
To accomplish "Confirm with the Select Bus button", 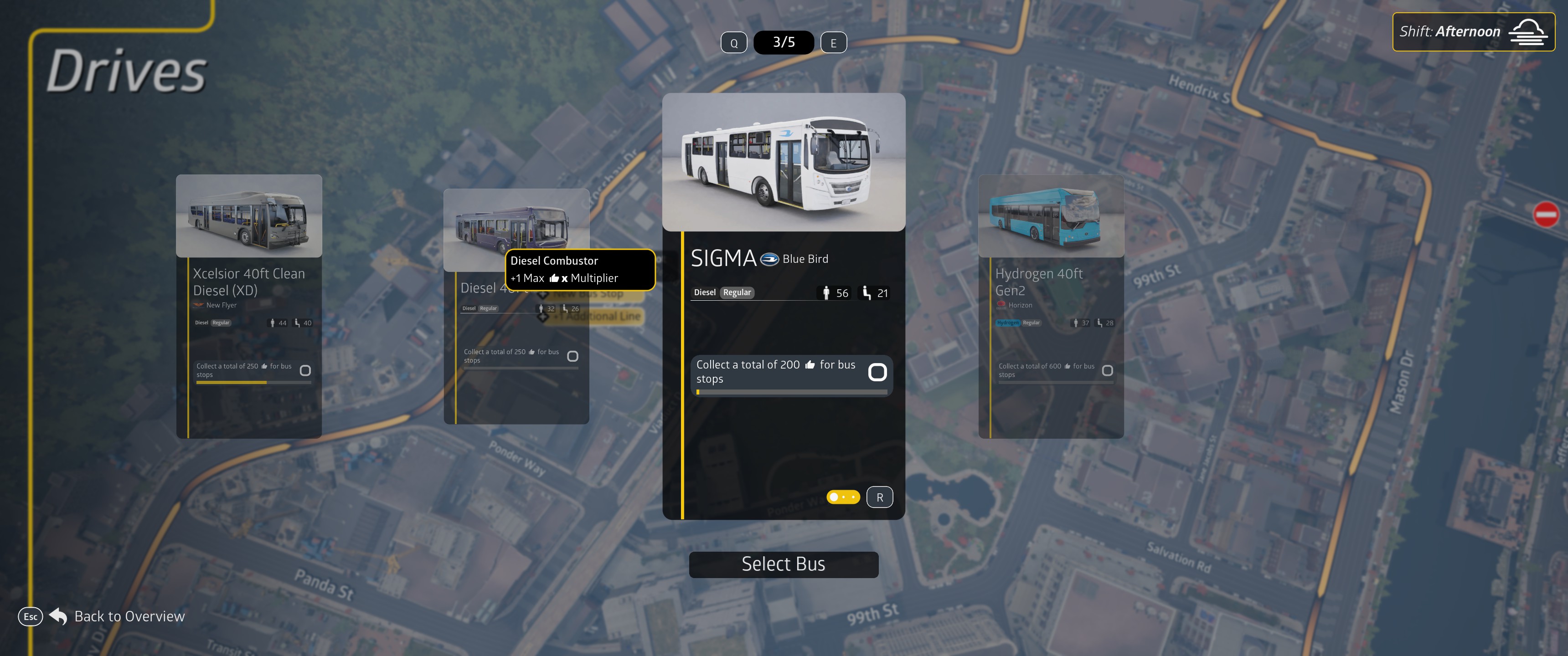I will (x=784, y=564).
